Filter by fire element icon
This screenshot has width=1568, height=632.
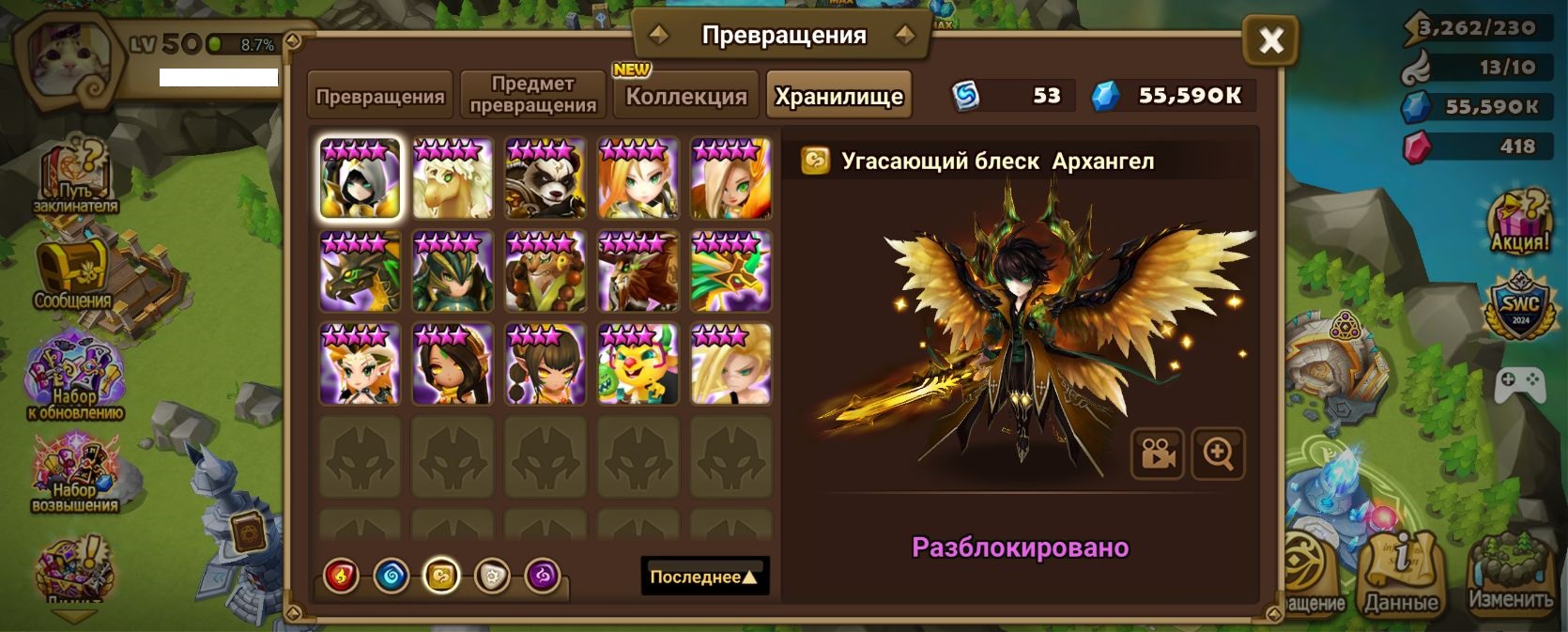click(x=341, y=576)
